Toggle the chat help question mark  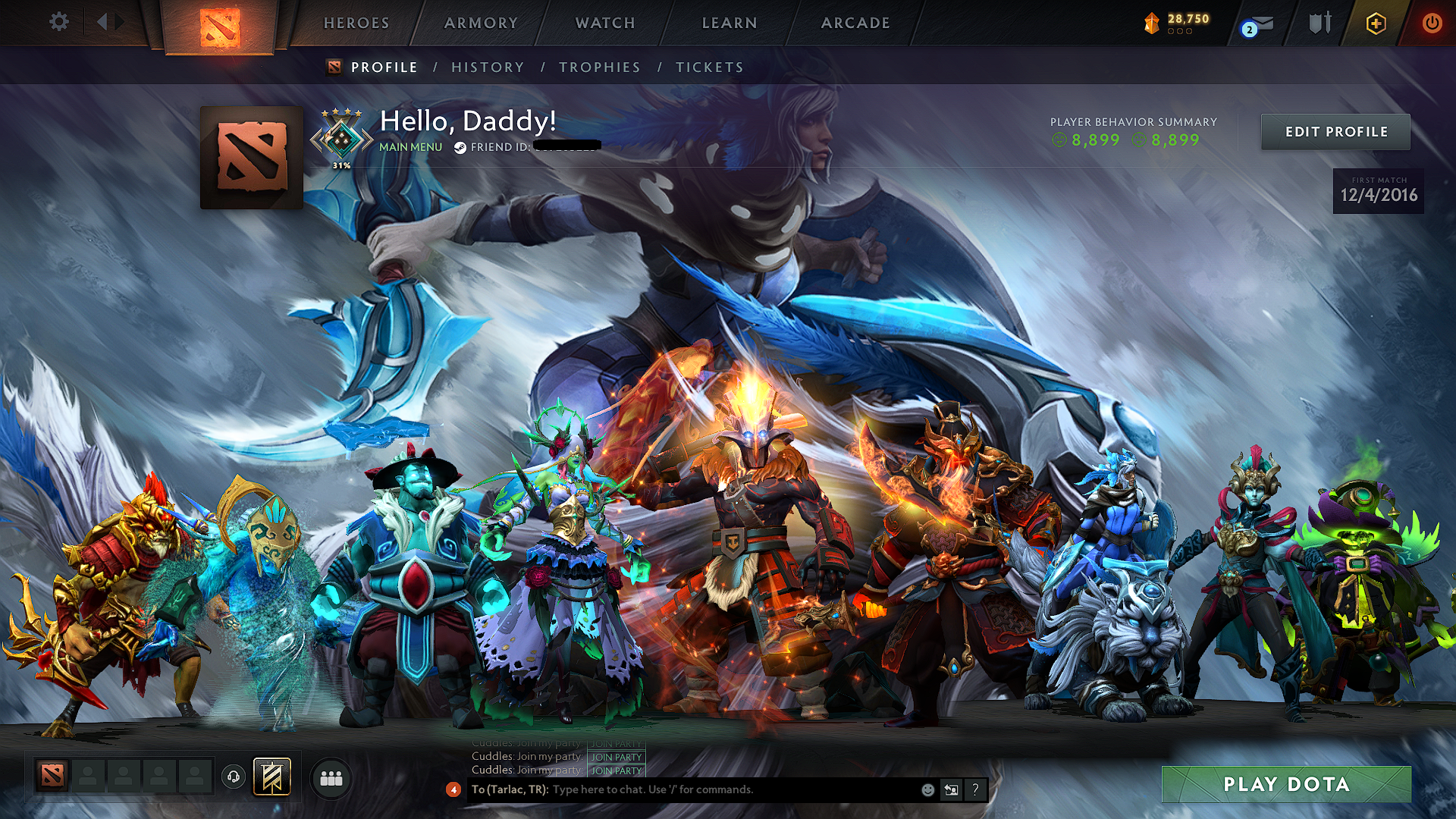974,789
